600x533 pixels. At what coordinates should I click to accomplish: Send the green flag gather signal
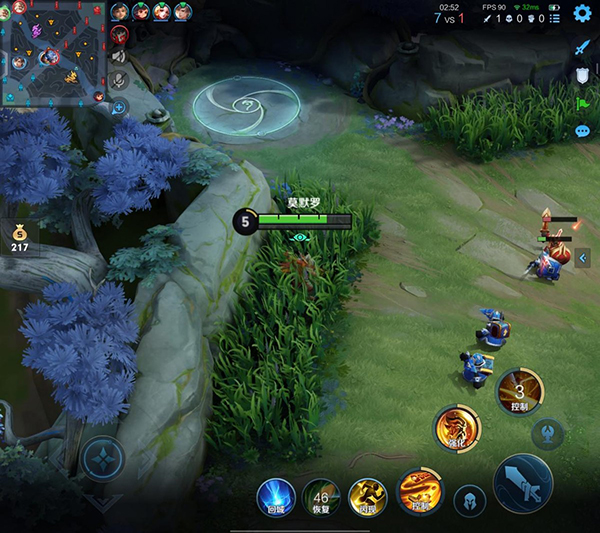[x=583, y=103]
